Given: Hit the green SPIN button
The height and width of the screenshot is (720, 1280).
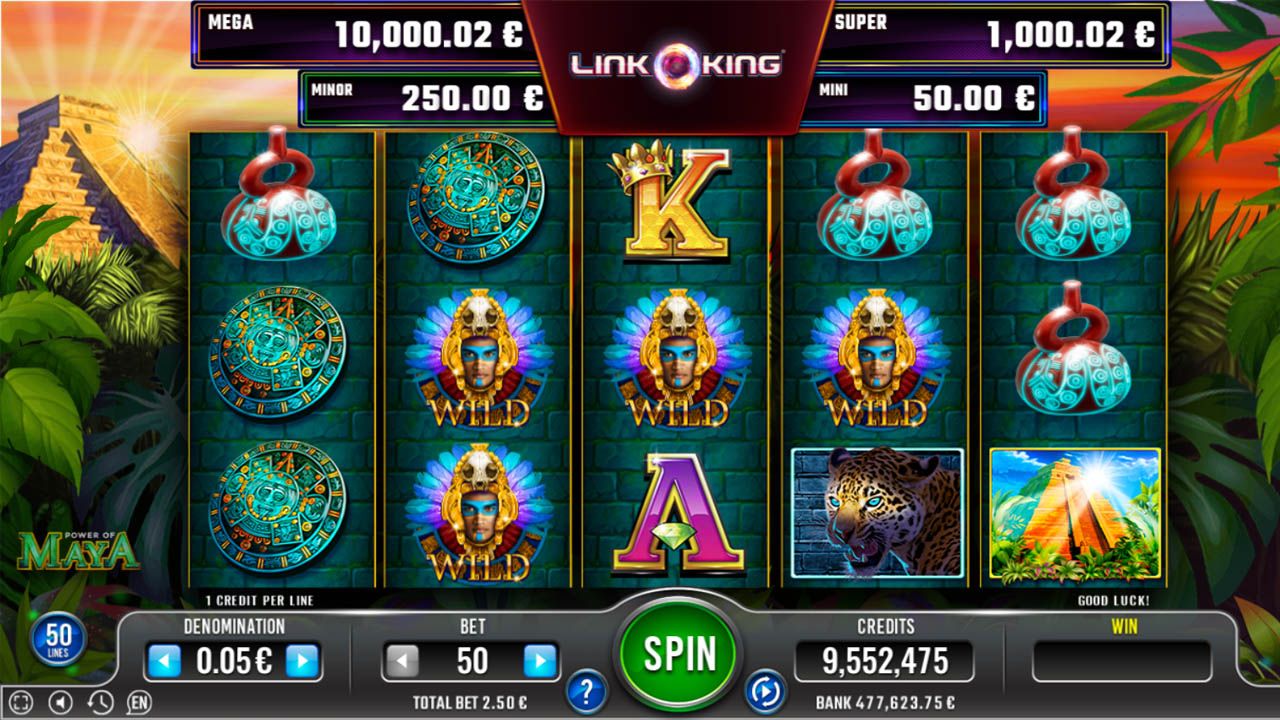Looking at the screenshot, I should coord(679,654).
